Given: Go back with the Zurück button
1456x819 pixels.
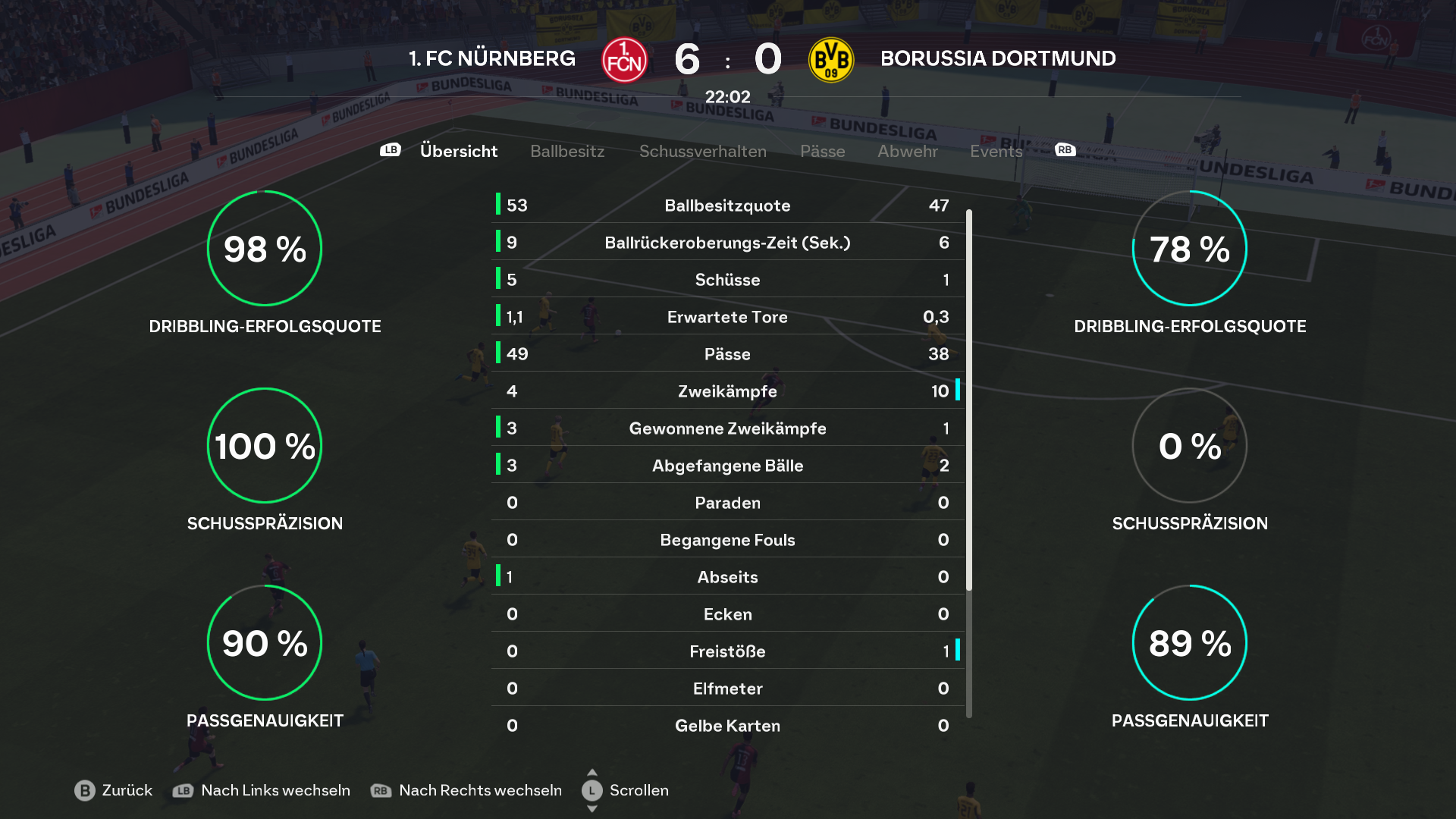Looking at the screenshot, I should 114,790.
